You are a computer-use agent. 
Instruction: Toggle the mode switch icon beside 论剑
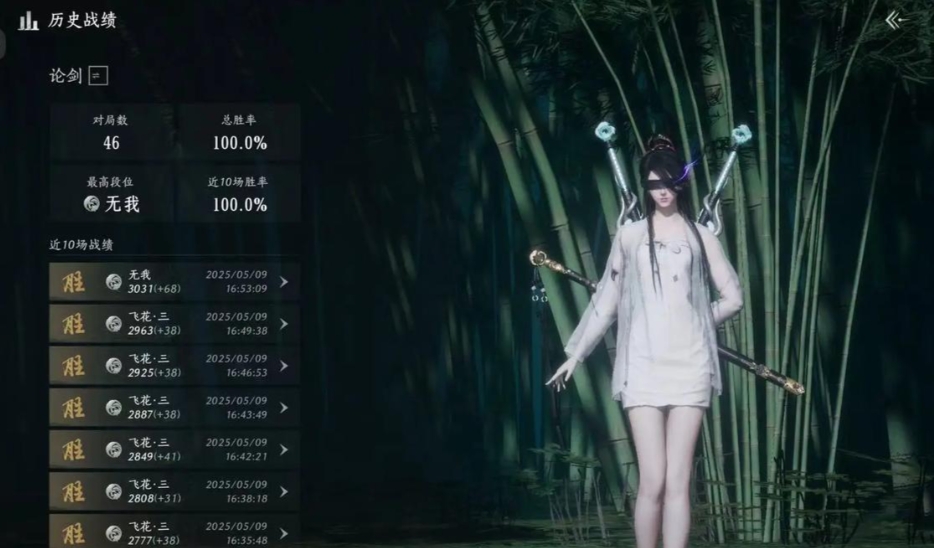point(98,76)
